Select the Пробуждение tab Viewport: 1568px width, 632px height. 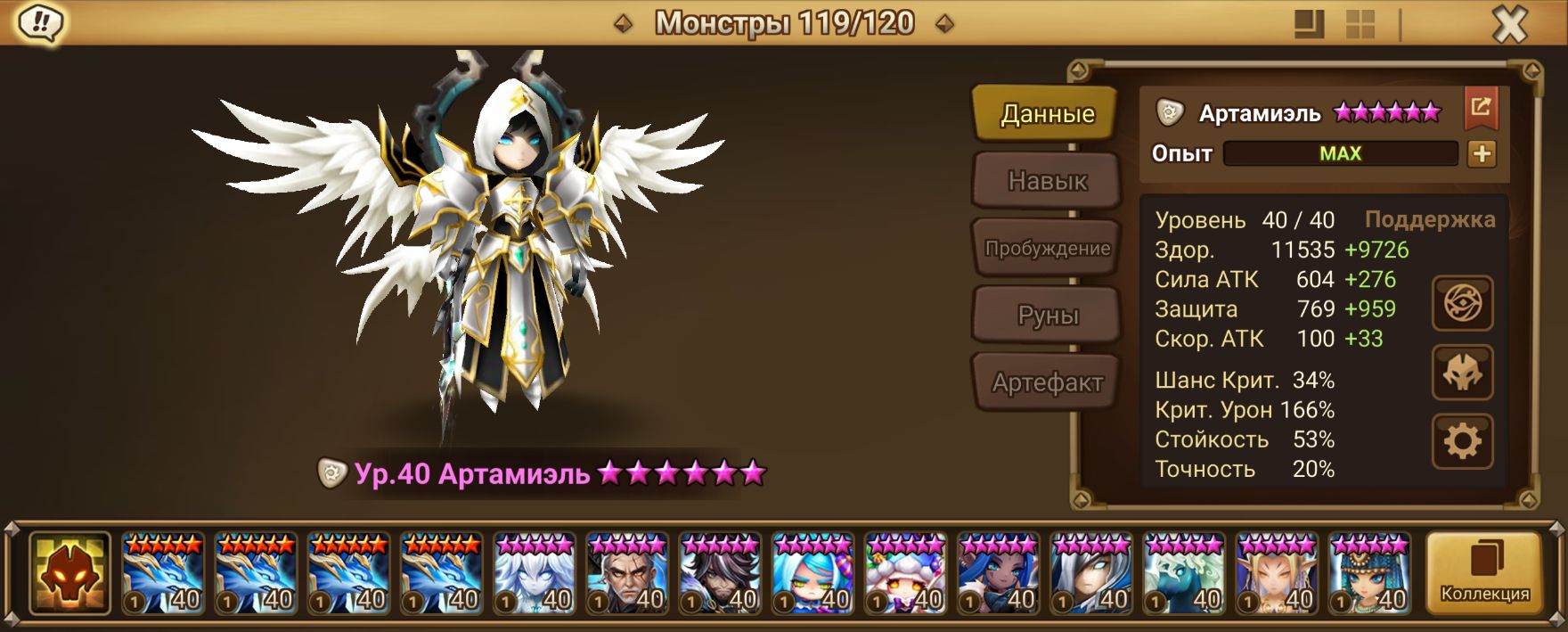pyautogui.click(x=1047, y=248)
